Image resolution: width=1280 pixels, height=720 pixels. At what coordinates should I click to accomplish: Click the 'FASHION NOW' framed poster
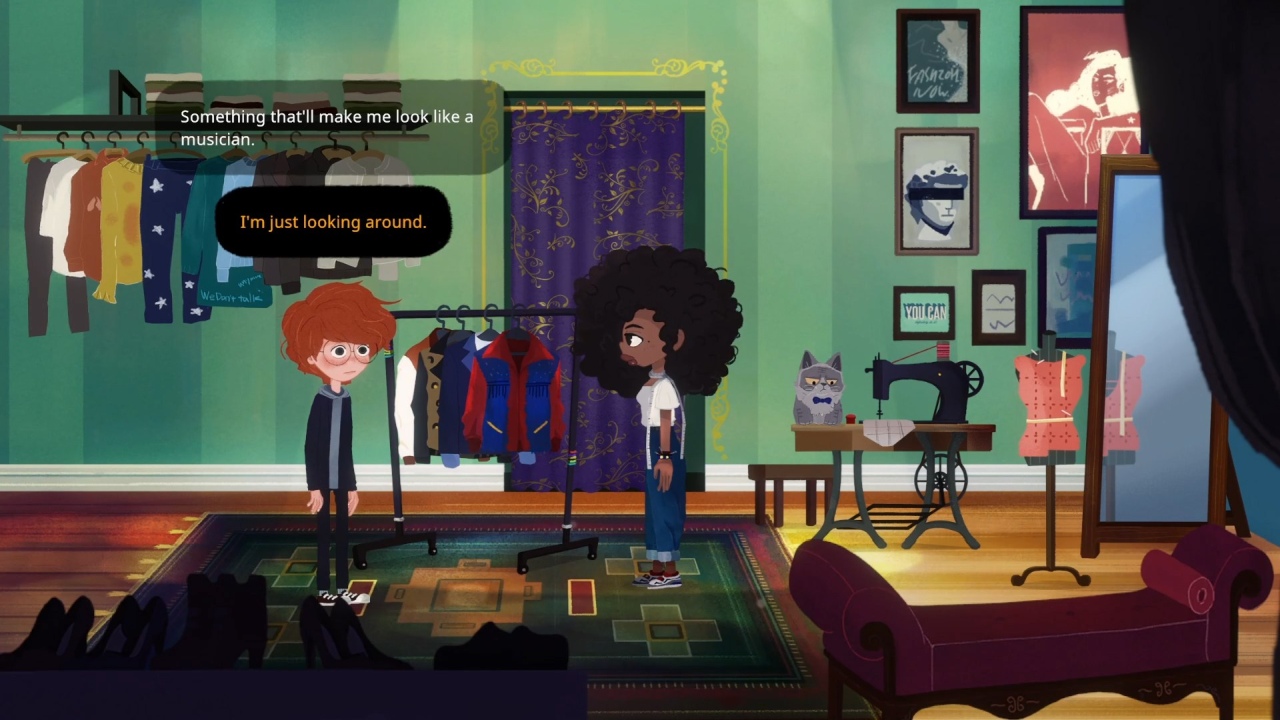pos(936,60)
